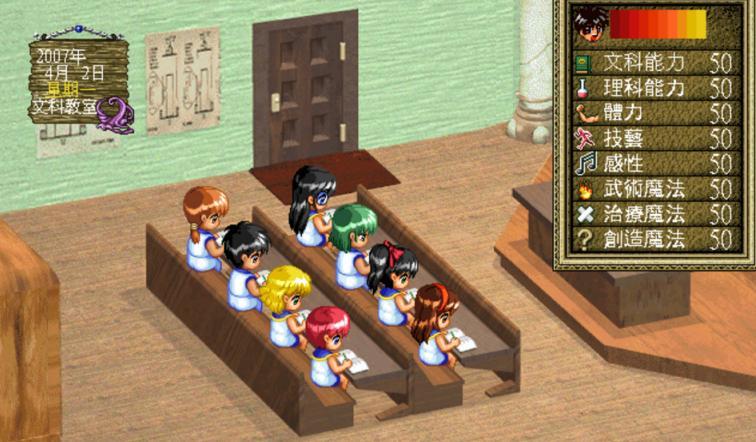Click the character portrait in the stats panel
This screenshot has width=756, height=442.
589,24
